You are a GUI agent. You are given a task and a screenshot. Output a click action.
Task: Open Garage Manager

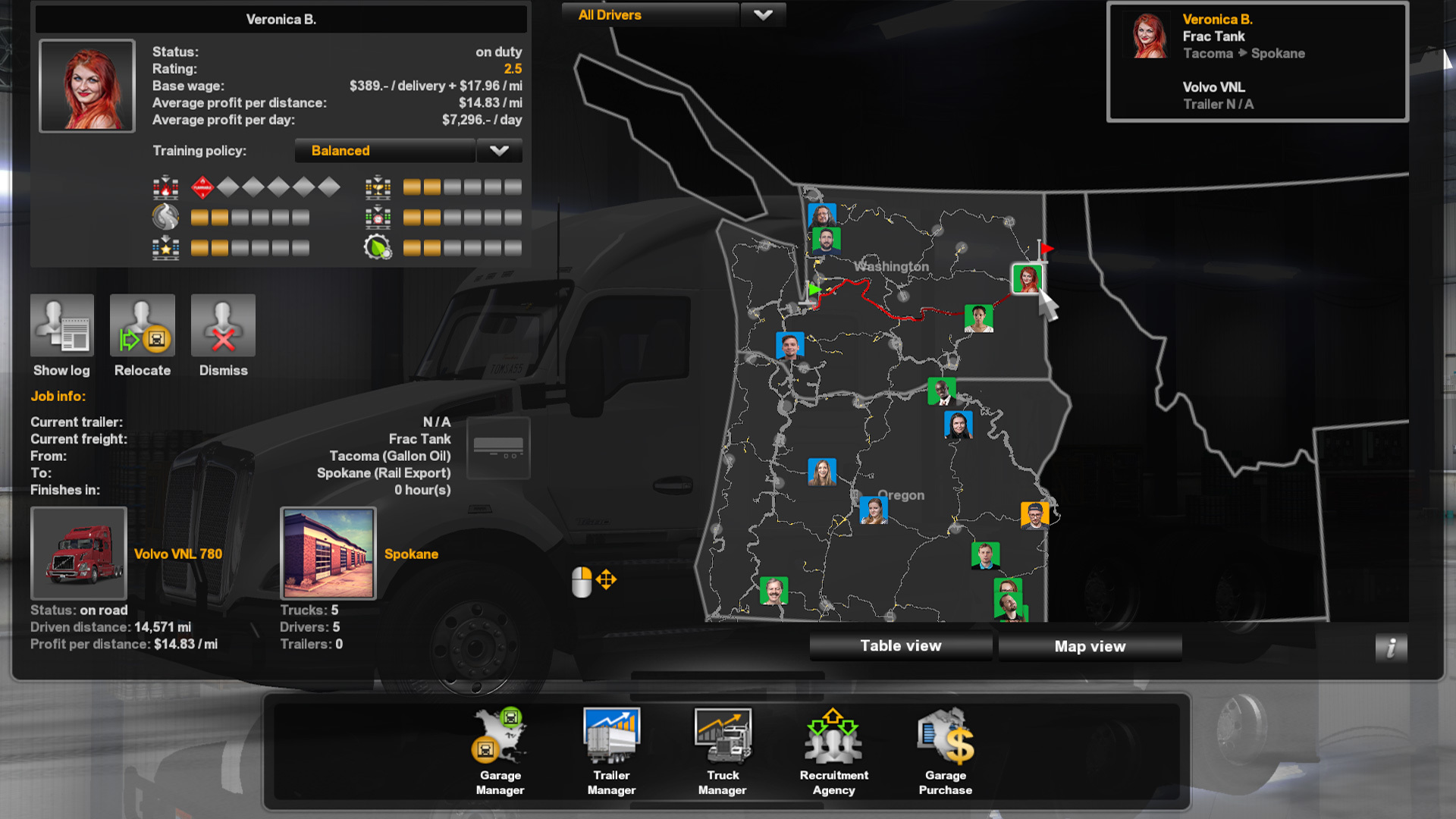pos(500,751)
